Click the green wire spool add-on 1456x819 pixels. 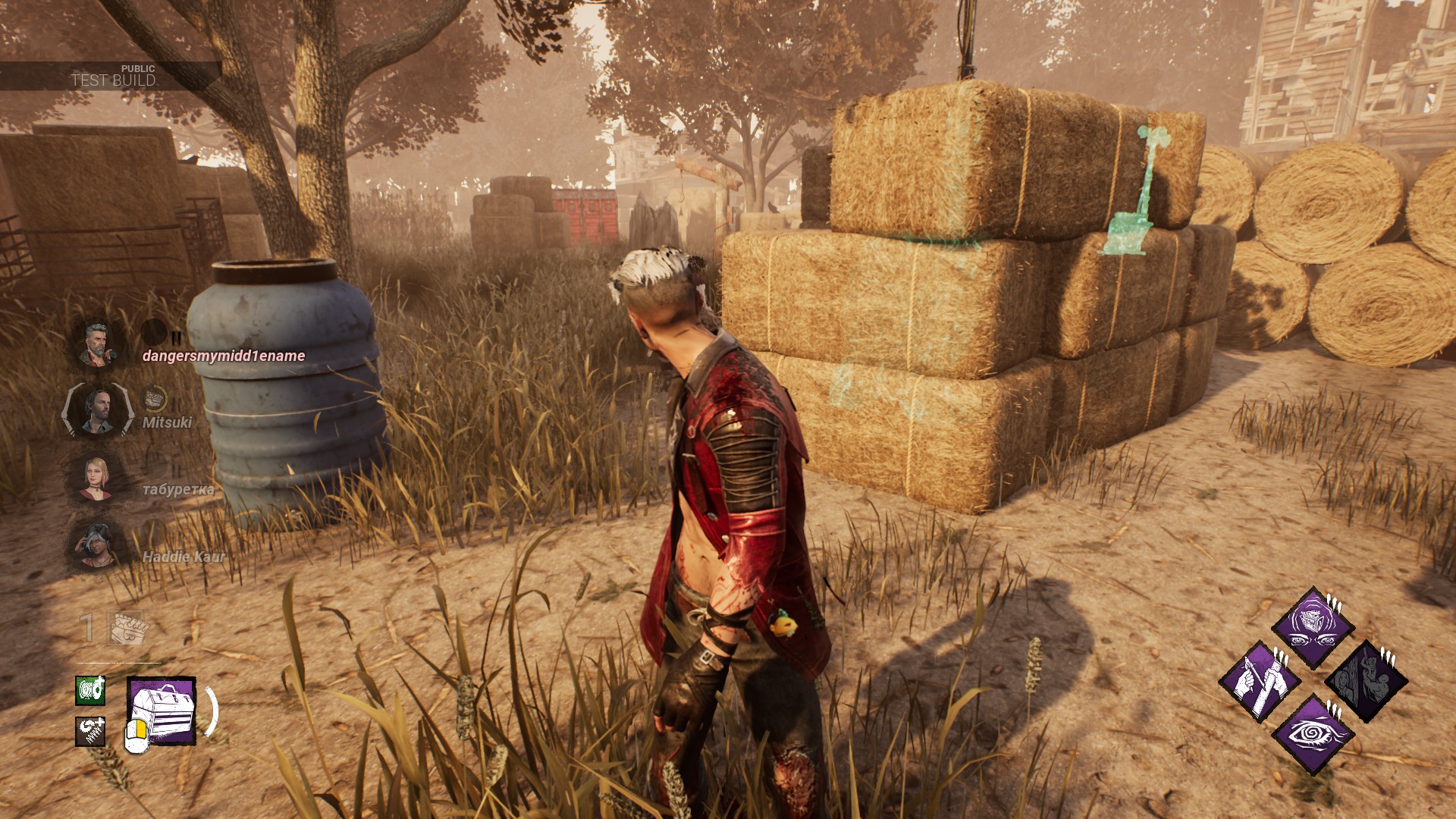90,691
